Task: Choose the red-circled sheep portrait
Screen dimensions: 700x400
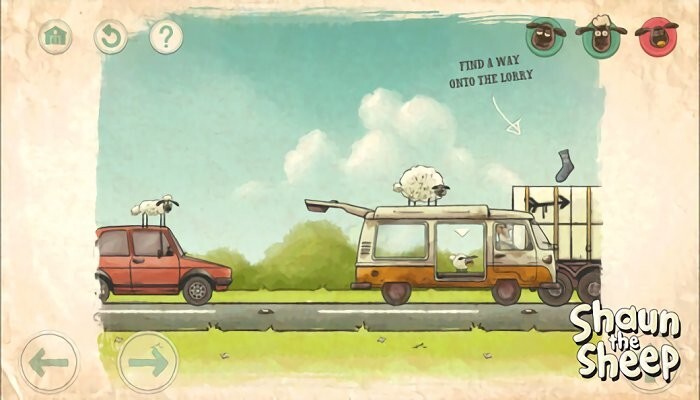Action: point(657,37)
